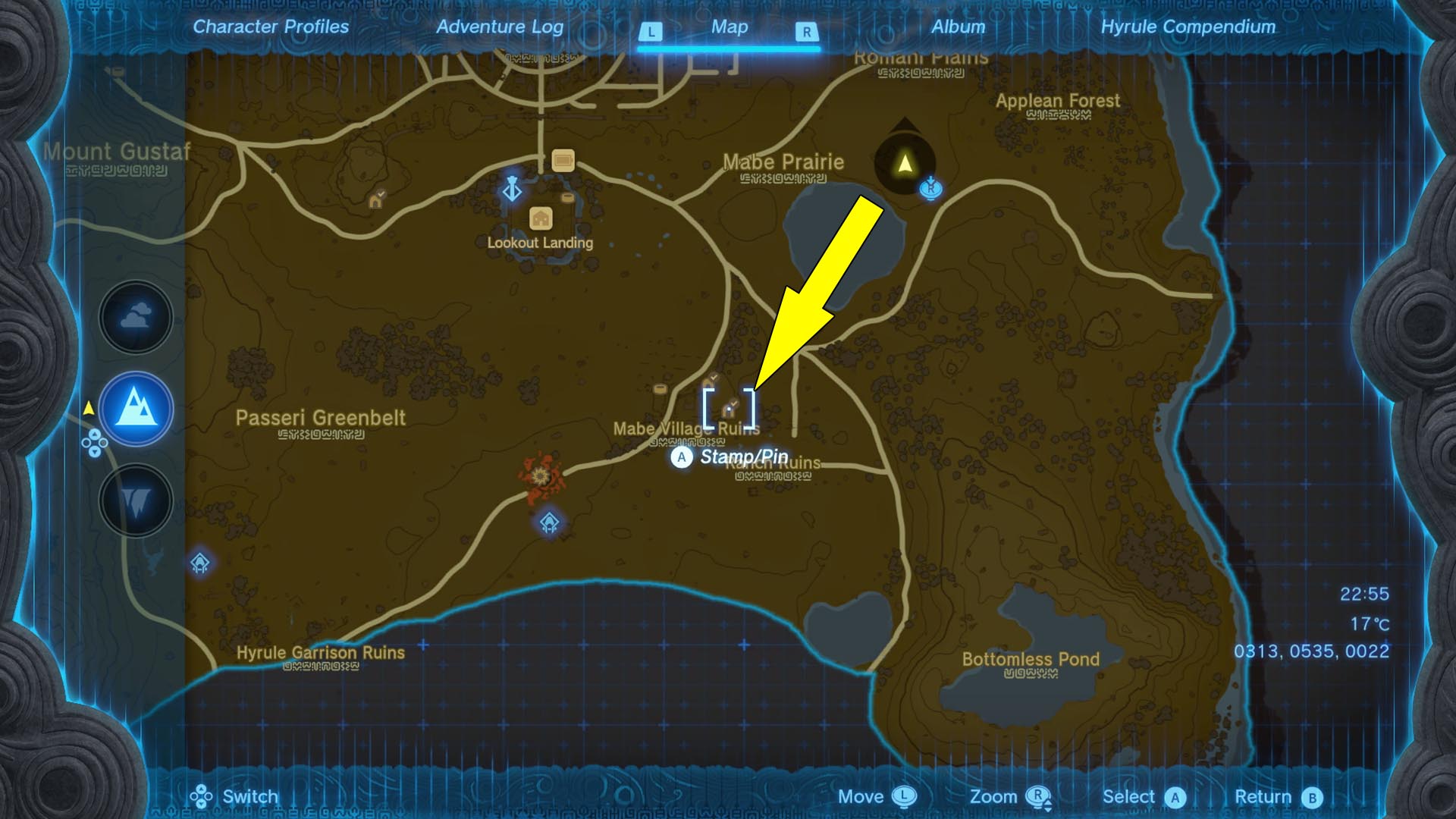Open the Hyrule Compendium tab

(x=1188, y=27)
